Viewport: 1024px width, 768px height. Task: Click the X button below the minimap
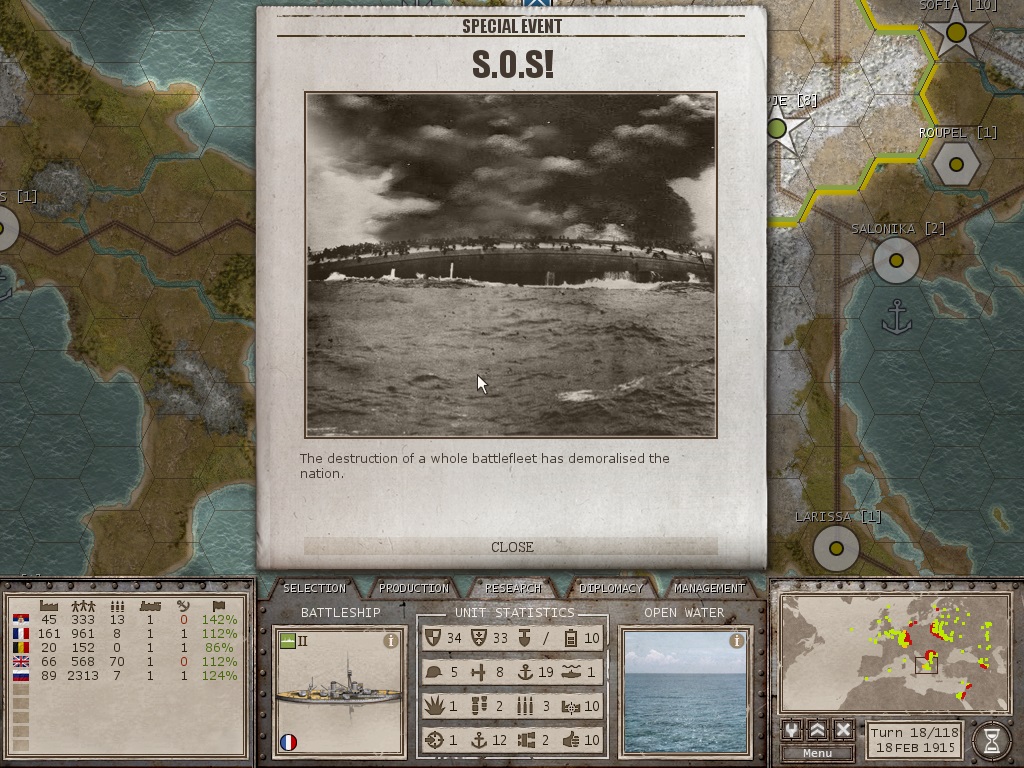point(843,730)
